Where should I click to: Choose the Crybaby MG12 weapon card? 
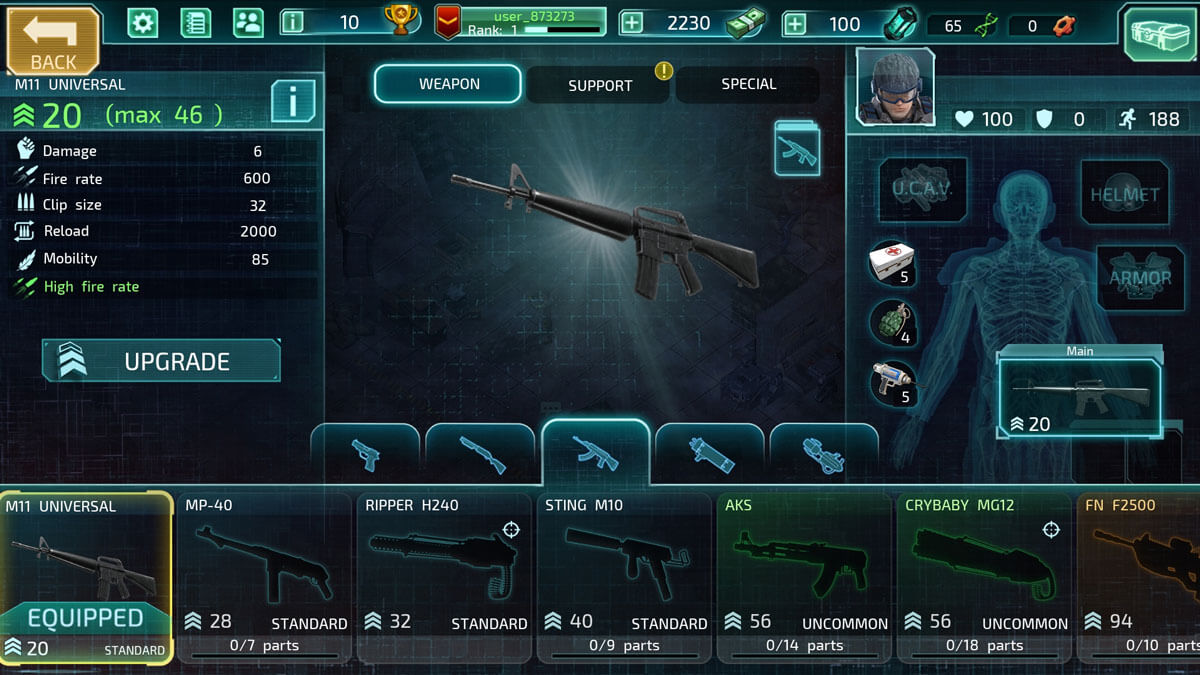[x=985, y=577]
